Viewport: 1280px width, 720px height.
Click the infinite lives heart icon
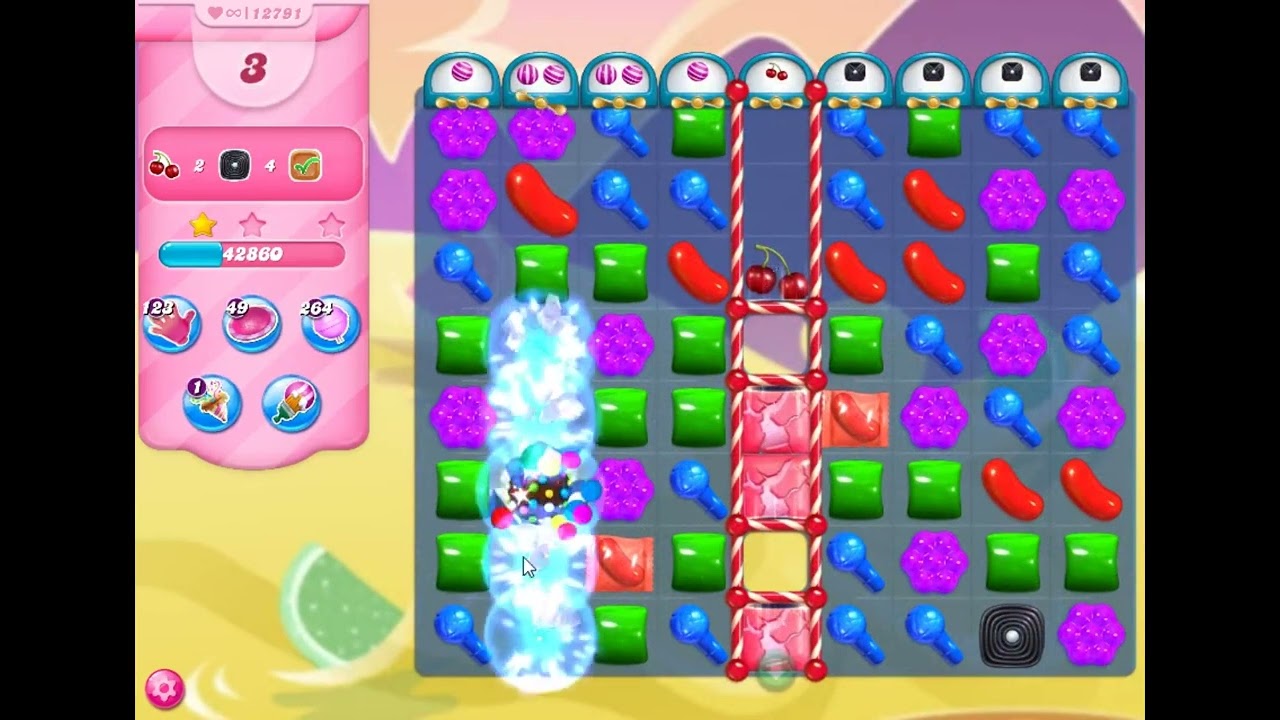(213, 15)
